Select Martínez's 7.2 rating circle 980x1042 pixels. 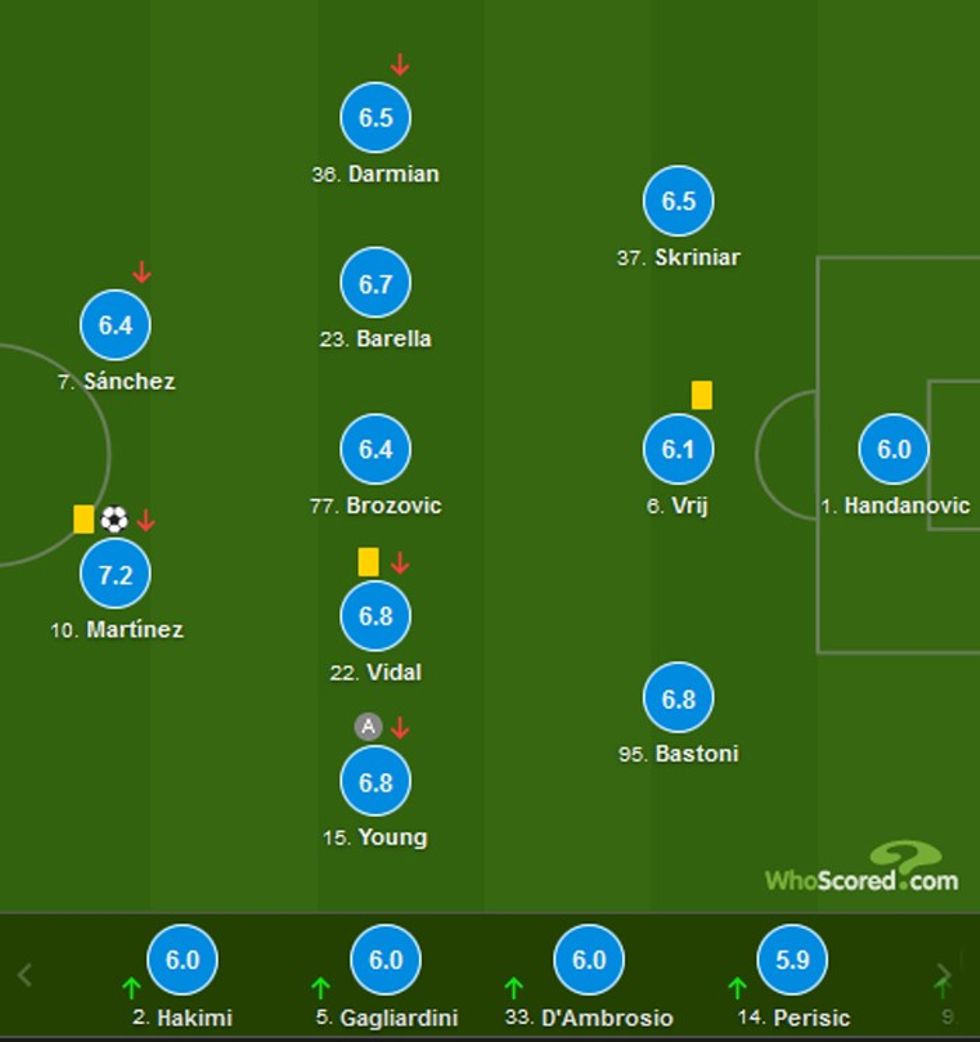tap(115, 574)
